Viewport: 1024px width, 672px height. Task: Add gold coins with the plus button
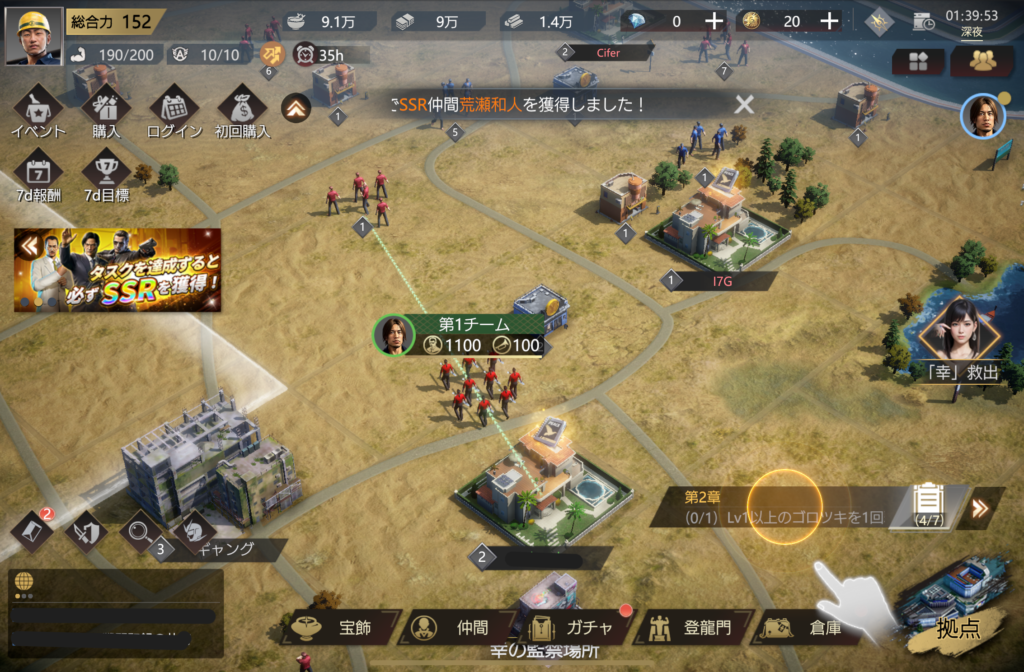[x=829, y=21]
